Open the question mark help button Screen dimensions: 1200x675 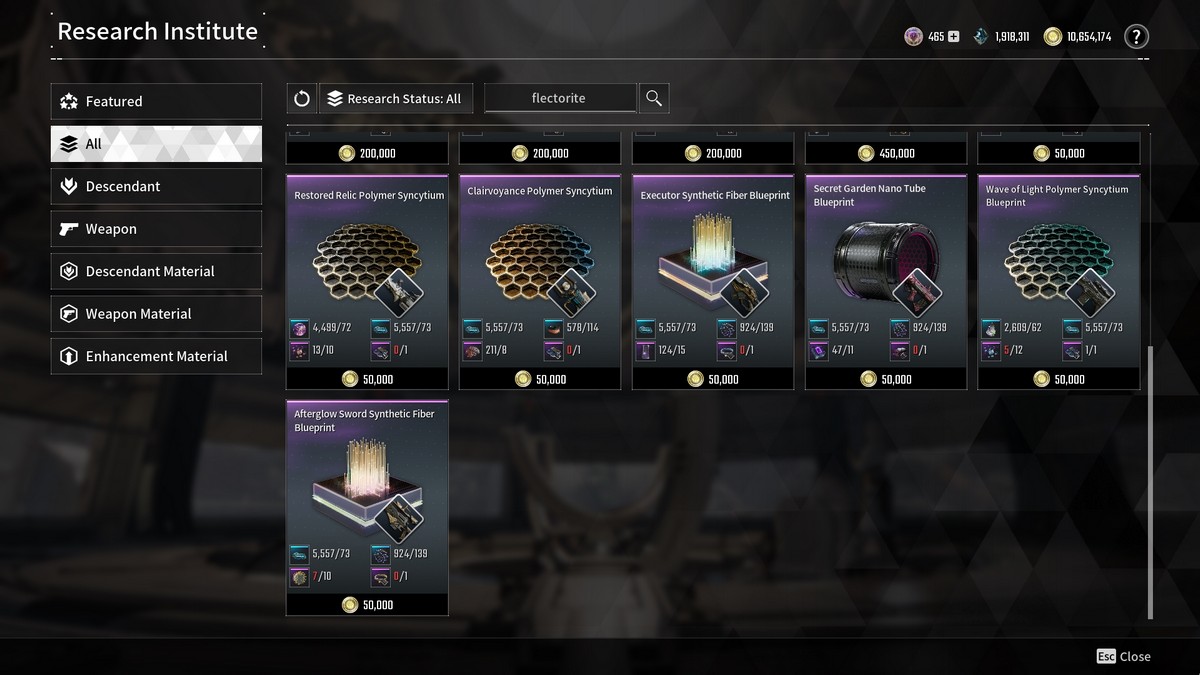[1136, 37]
